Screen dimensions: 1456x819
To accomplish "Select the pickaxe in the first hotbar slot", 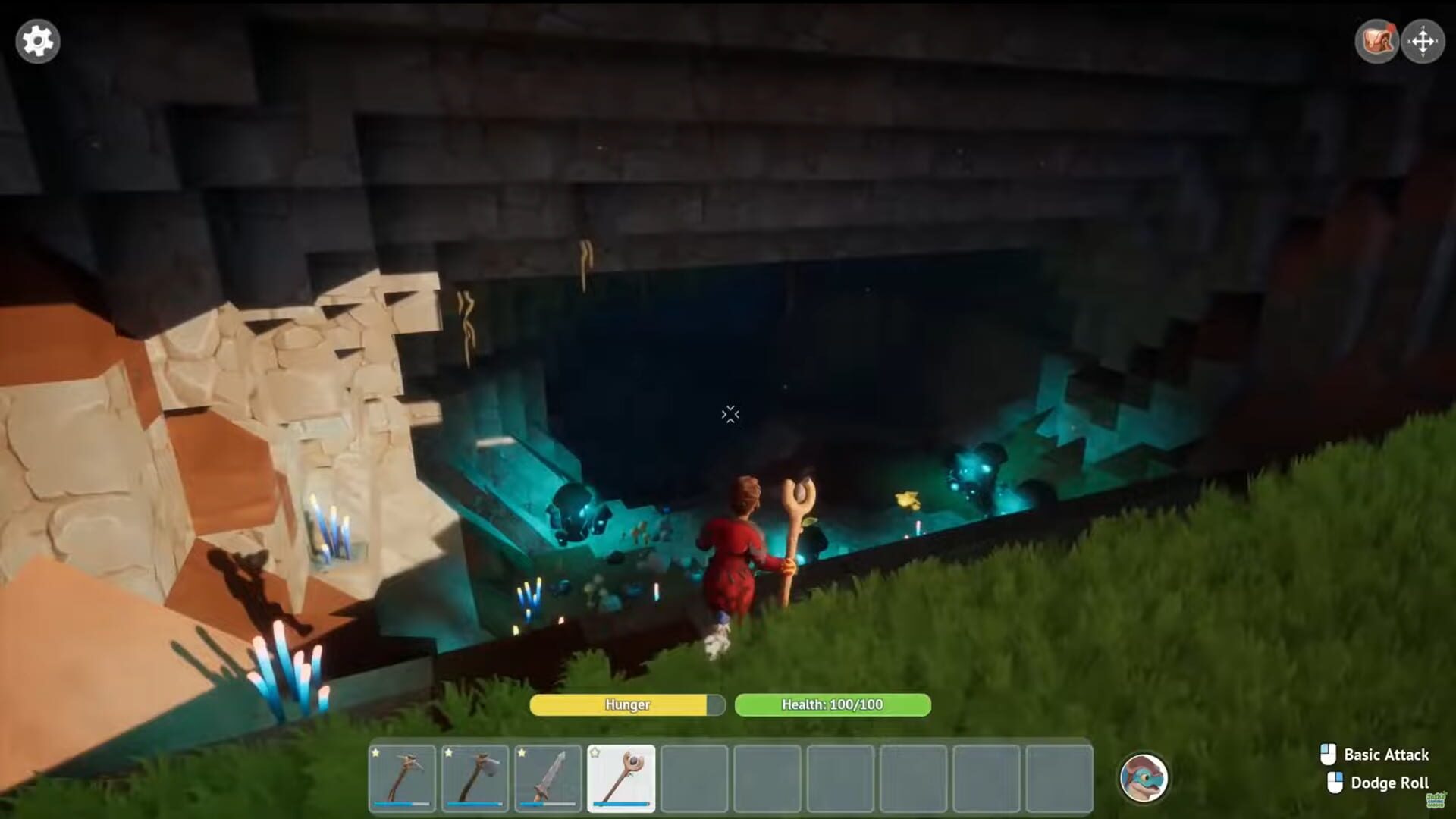I will 402,777.
